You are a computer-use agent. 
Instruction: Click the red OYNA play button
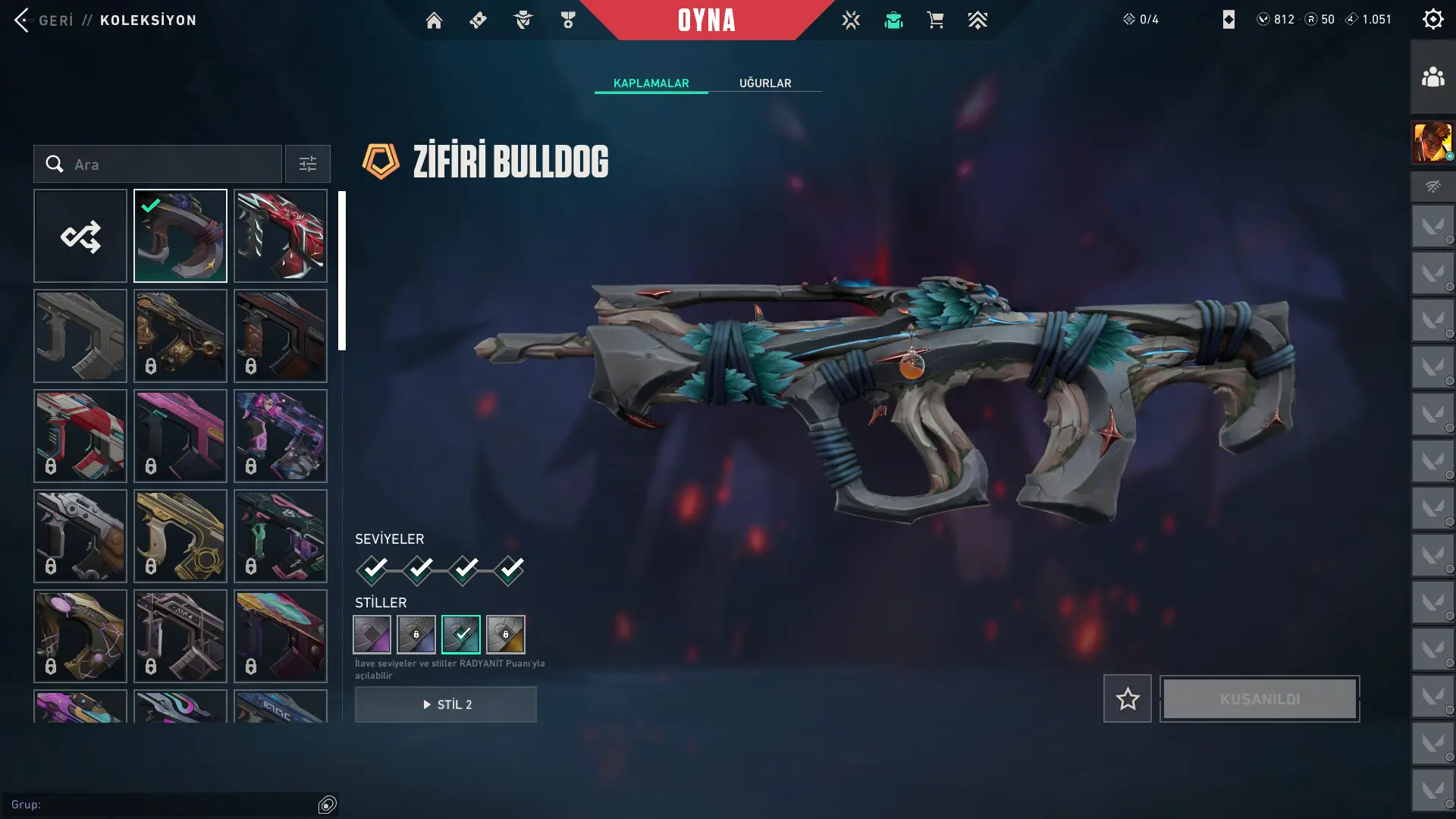706,20
